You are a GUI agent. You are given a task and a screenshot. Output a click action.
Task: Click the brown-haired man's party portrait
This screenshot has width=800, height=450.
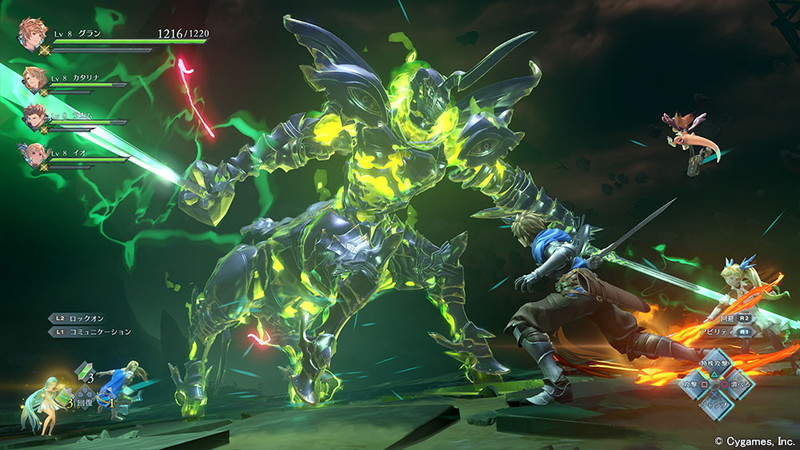tap(34, 116)
